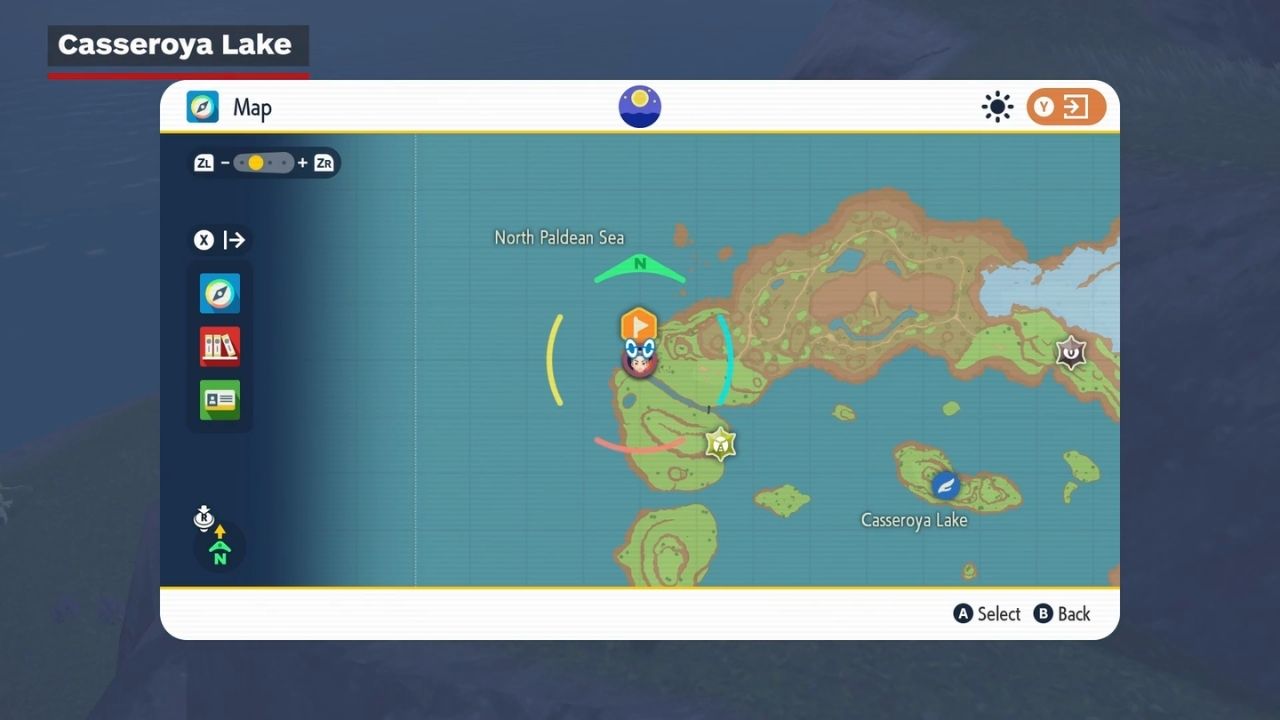Click the Select option
This screenshot has height=720, width=1280.
(987, 614)
